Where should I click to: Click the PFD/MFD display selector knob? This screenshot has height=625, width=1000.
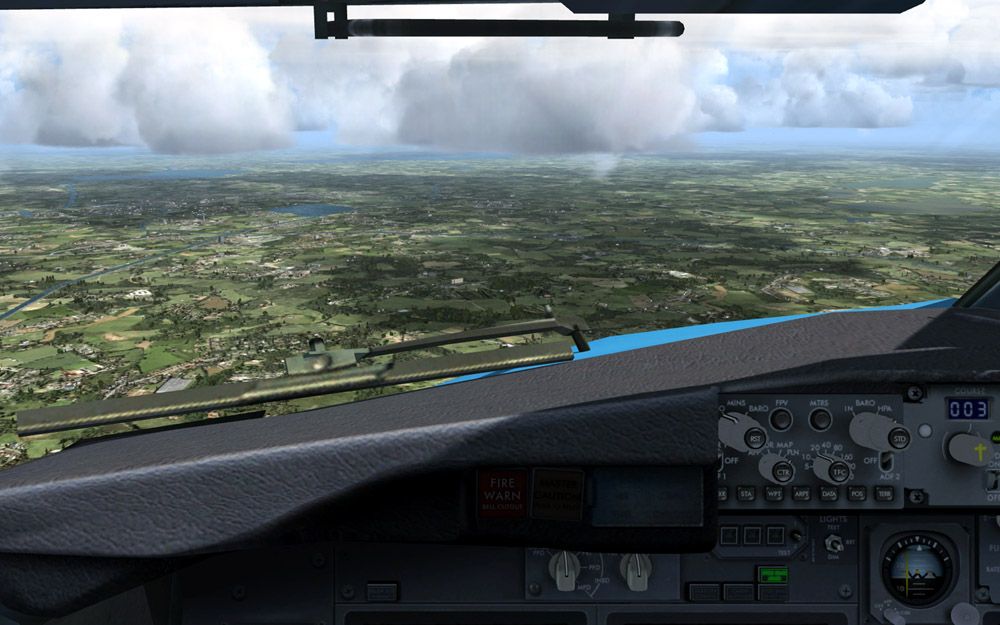click(567, 569)
